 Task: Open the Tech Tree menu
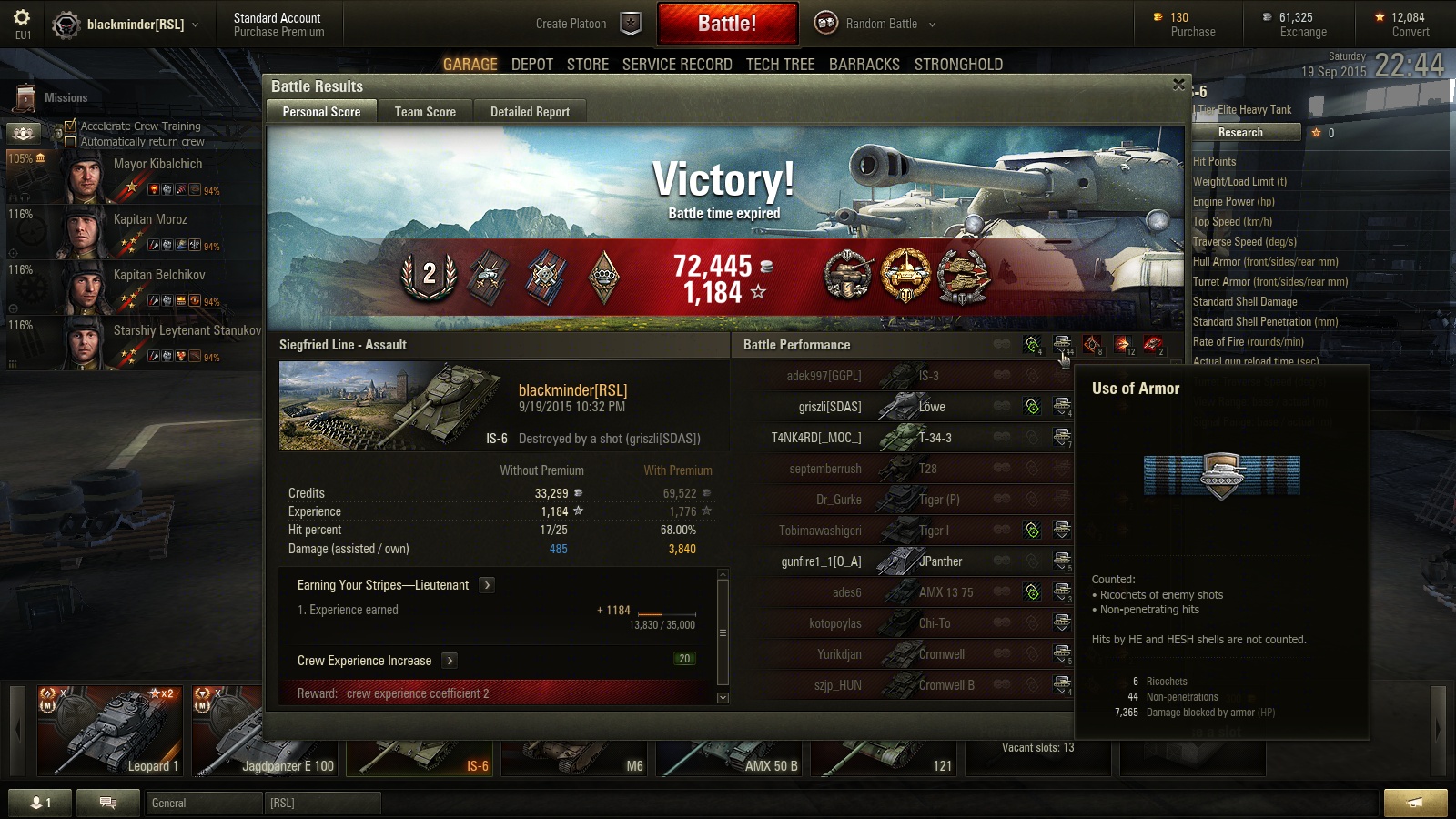(780, 65)
